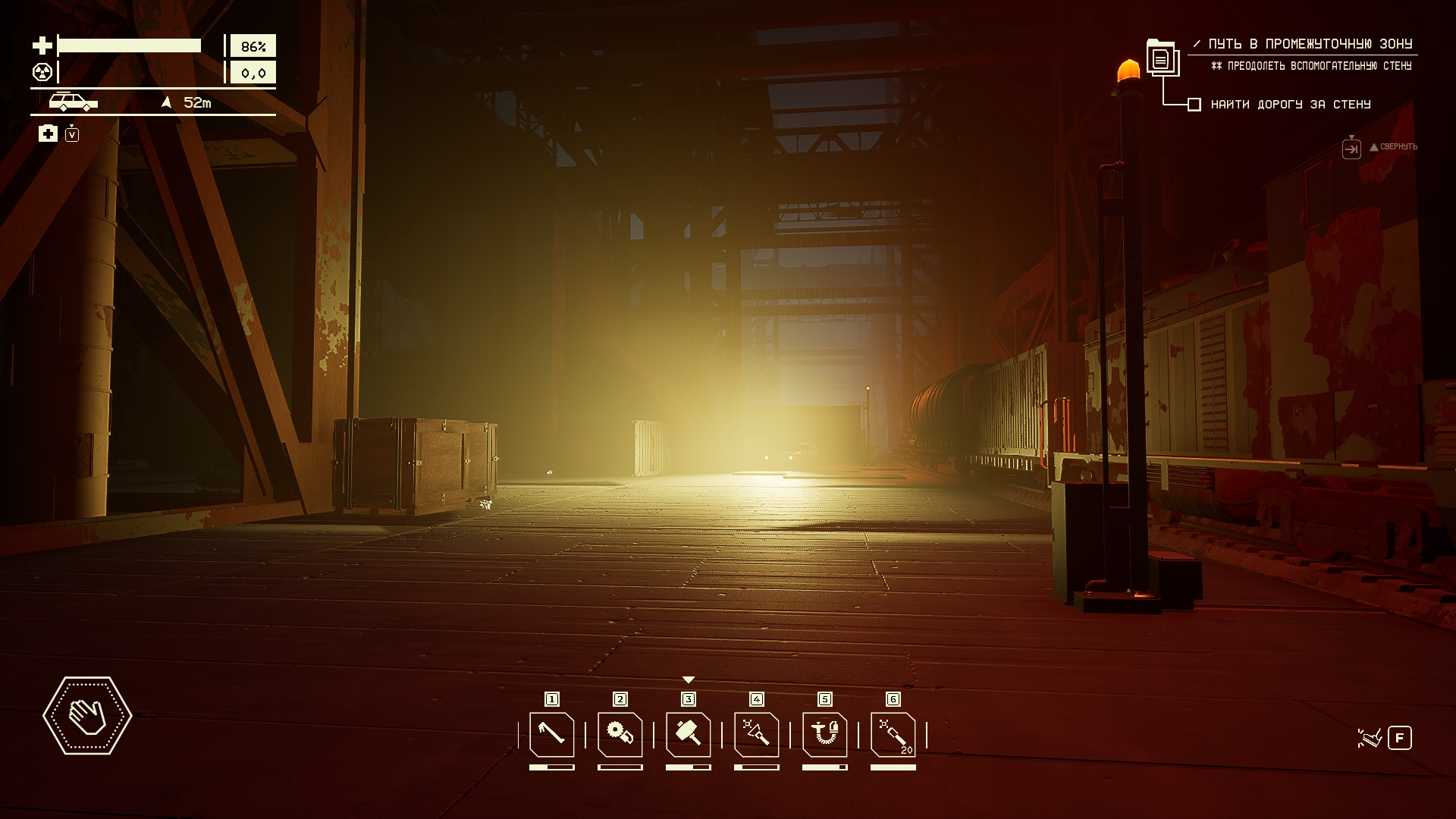Collapse the objective tracker with Свернуть
Screen dimensions: 1456x819
(1351, 149)
